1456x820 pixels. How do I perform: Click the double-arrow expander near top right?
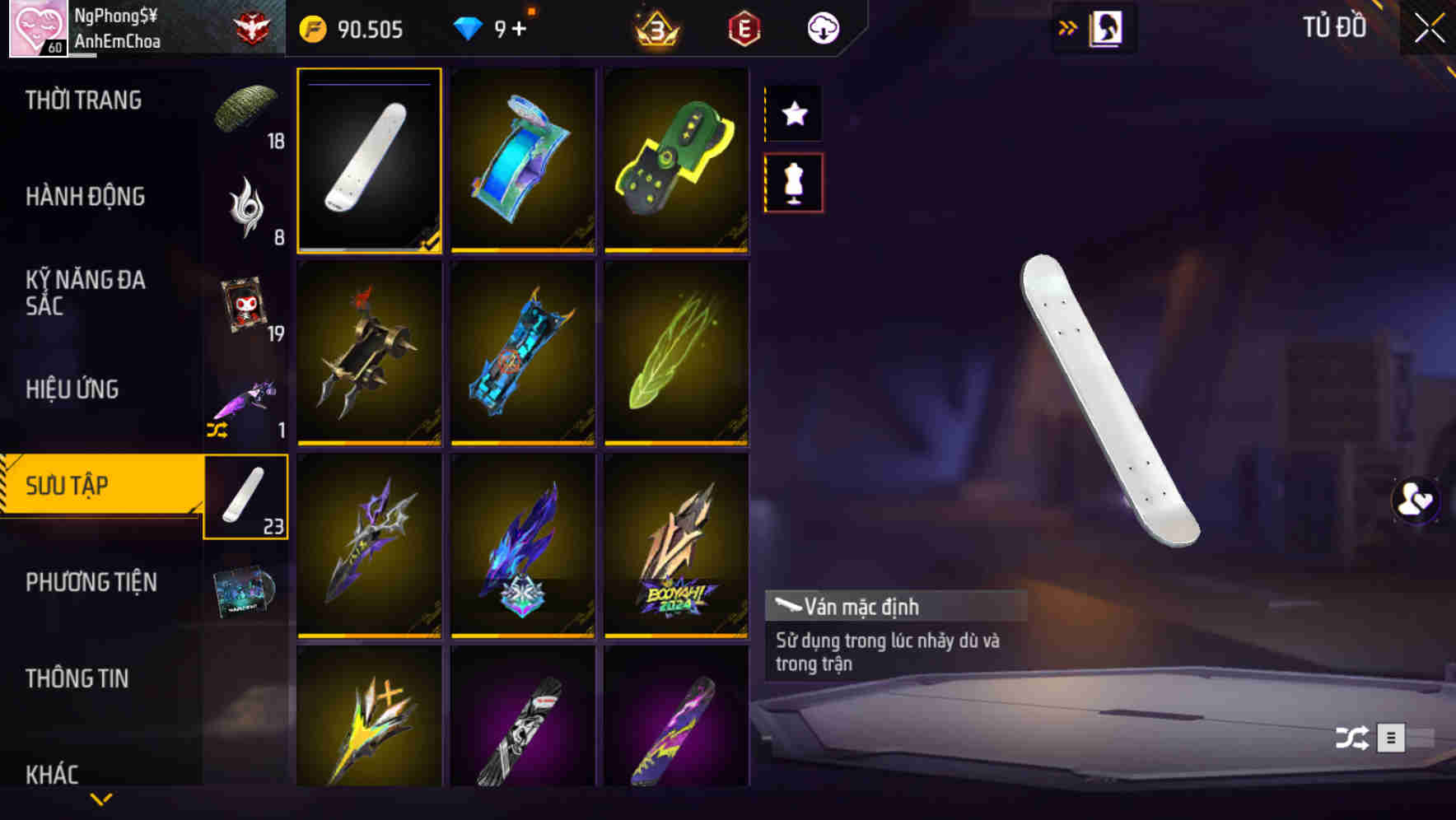1068,27
